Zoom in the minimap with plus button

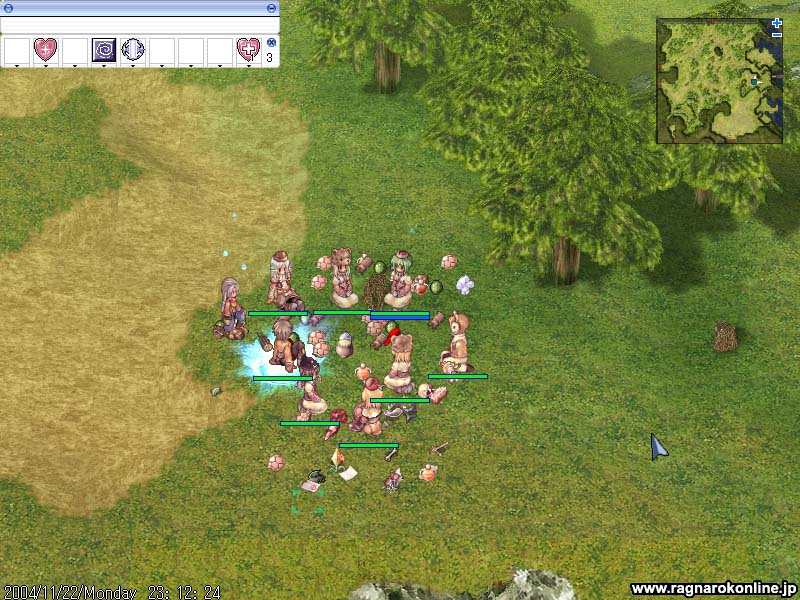pos(777,22)
